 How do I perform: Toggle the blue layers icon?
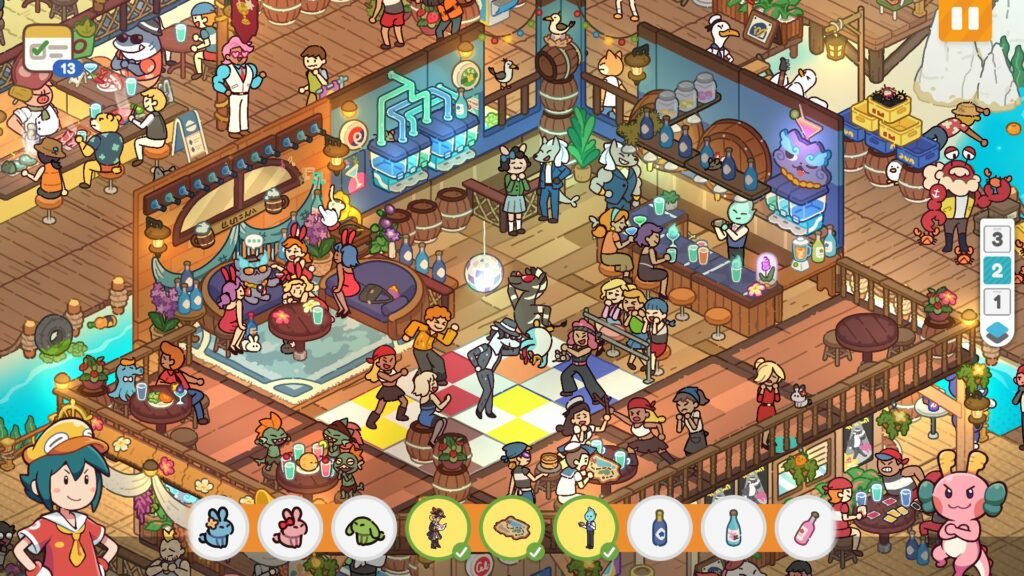995,332
